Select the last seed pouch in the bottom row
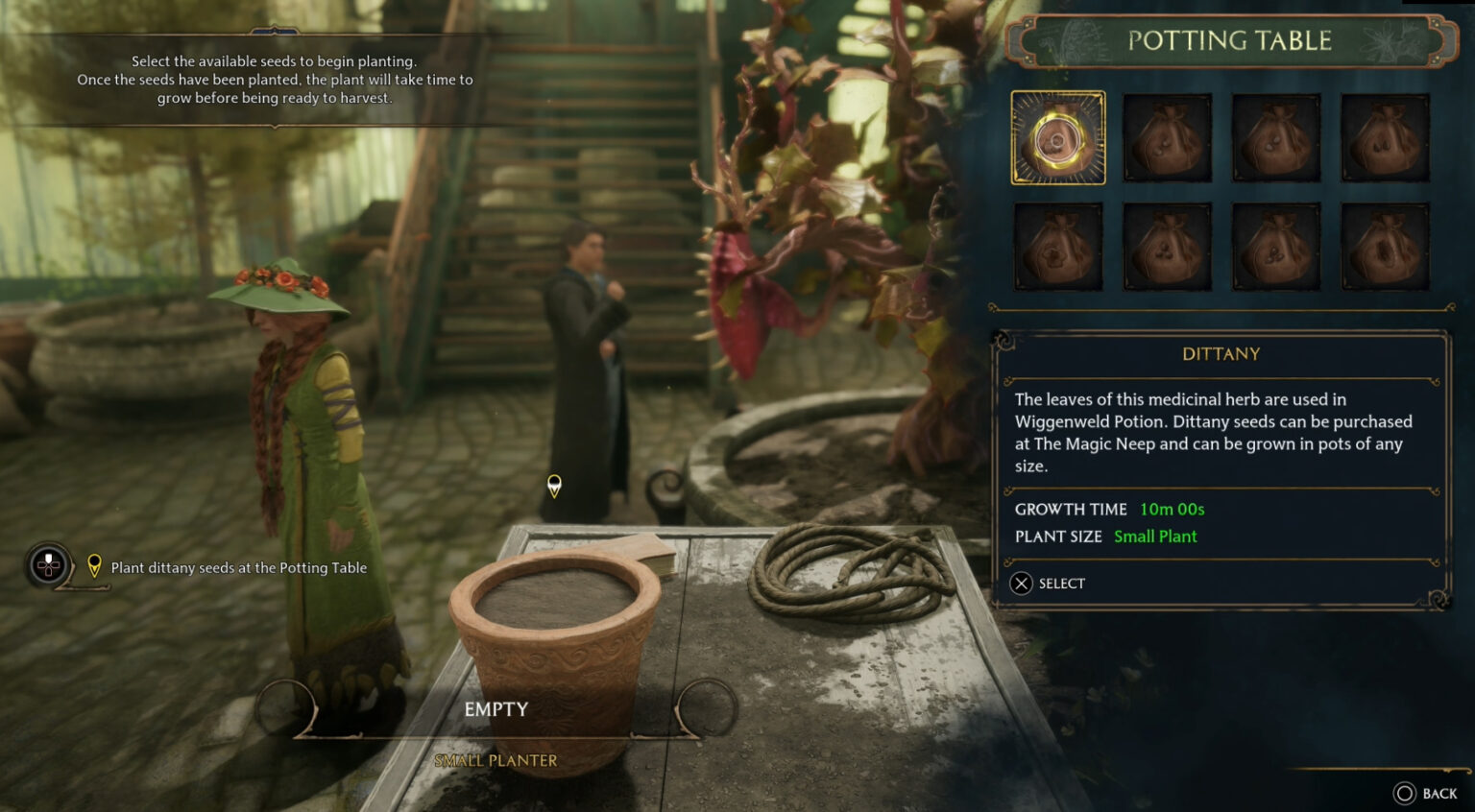Screen dimensions: 1475x812 pyautogui.click(x=1385, y=245)
